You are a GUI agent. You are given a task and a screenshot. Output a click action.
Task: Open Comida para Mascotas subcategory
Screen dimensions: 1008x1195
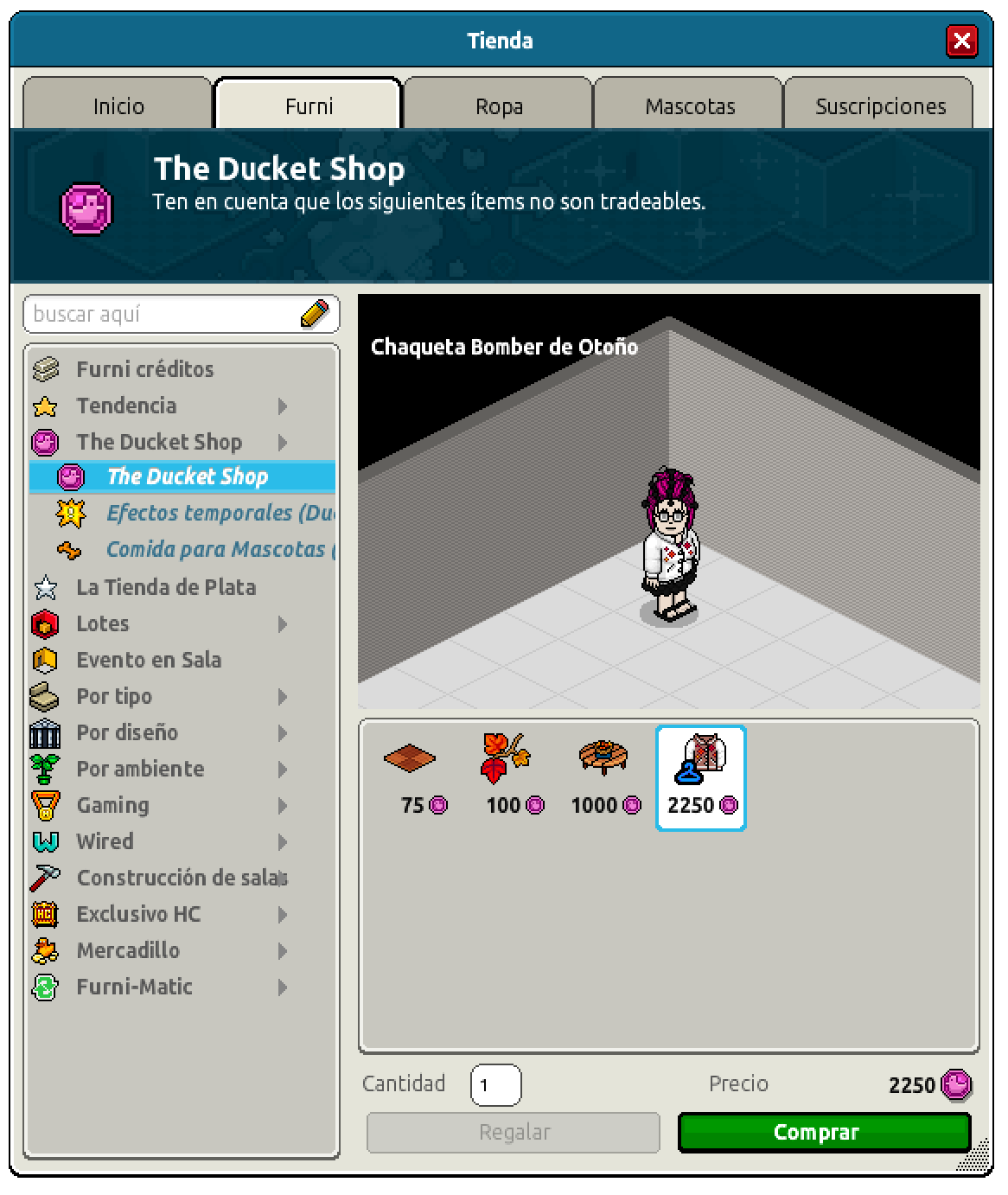216,549
